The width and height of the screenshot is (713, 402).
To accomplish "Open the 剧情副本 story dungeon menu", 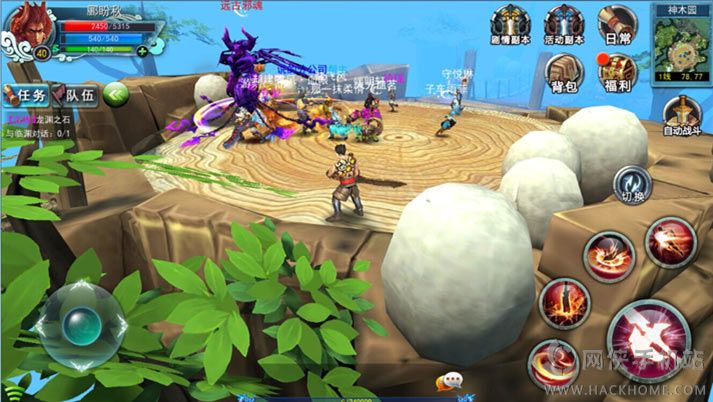I will pos(508,25).
